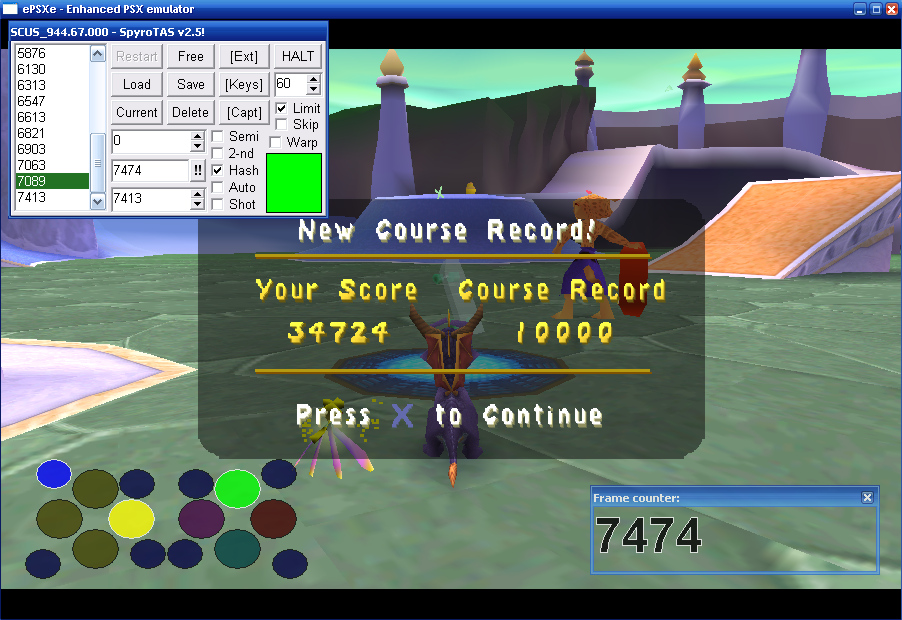
Task: Click the HALT button in SpyroTAS
Action: (298, 56)
